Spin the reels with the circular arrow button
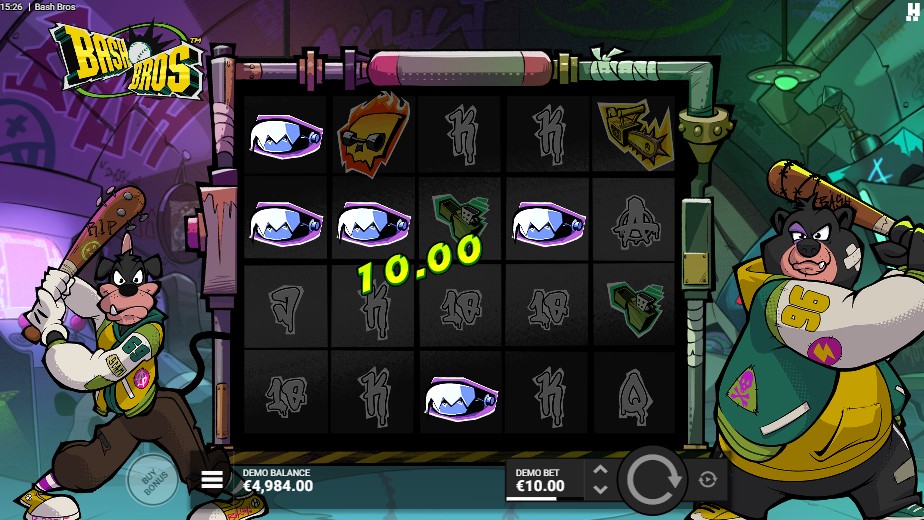924x520 pixels. click(x=652, y=480)
